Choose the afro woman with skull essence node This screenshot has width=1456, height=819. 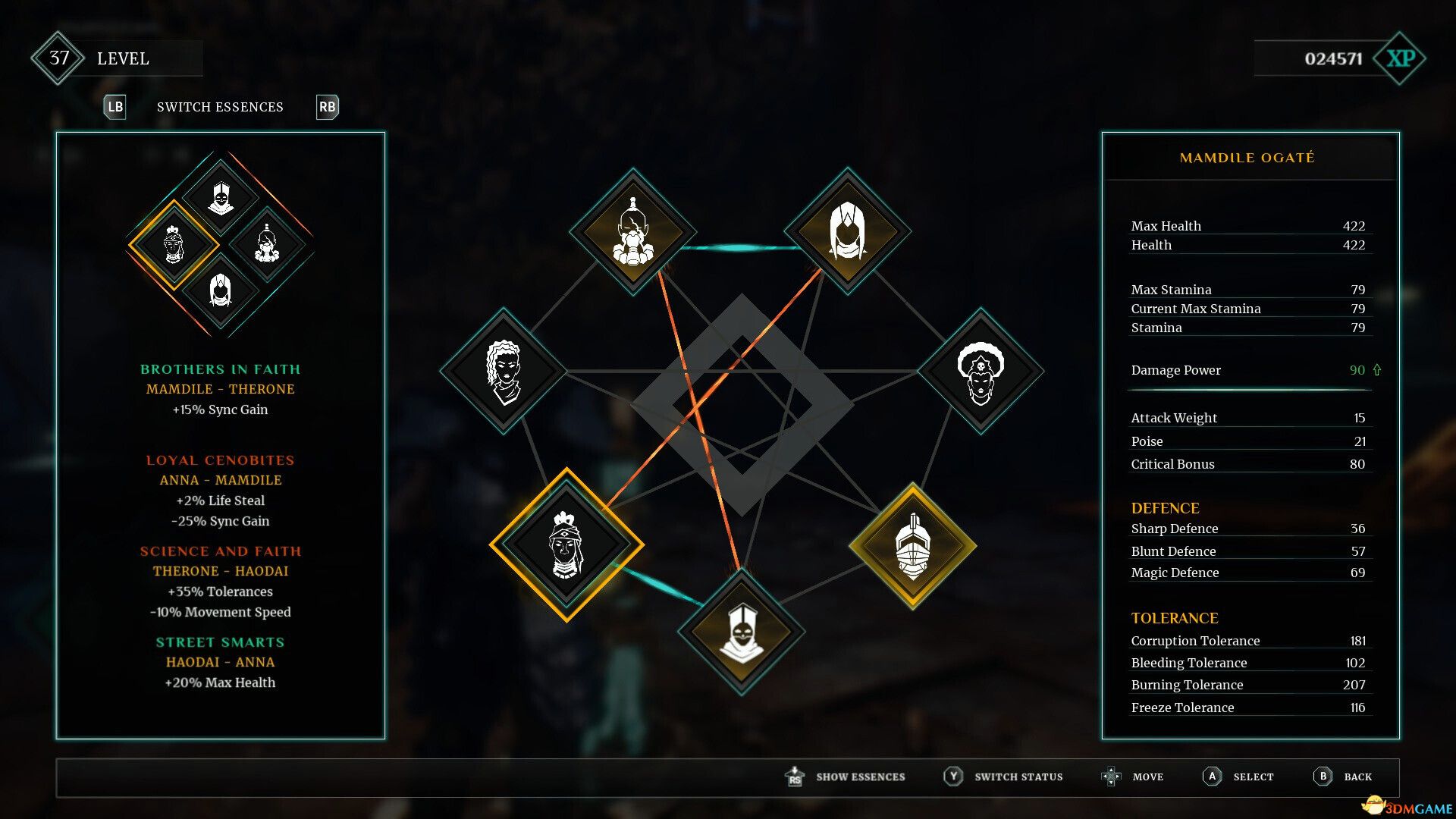coord(981,371)
